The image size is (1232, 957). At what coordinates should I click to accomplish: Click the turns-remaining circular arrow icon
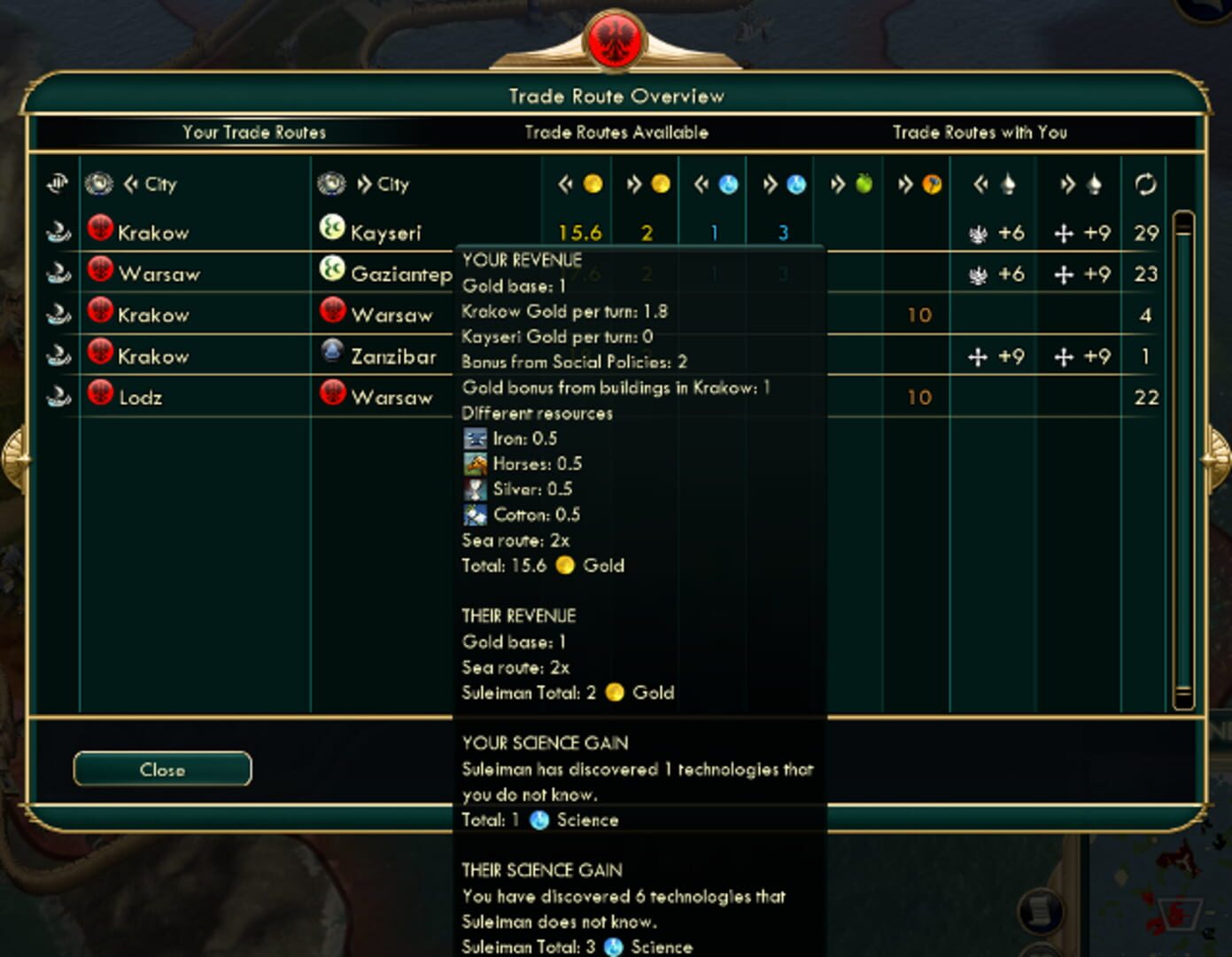[1146, 183]
